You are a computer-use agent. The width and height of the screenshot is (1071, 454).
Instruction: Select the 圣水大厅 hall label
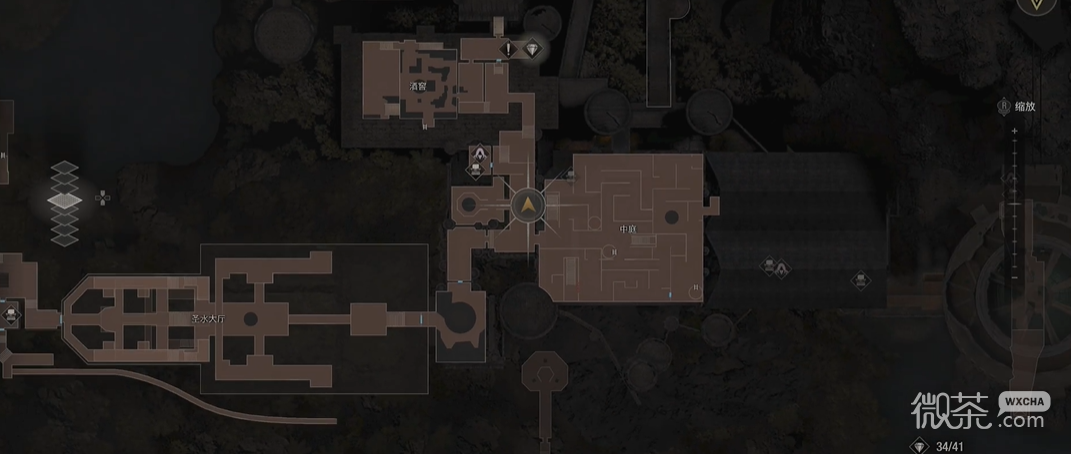pyautogui.click(x=206, y=319)
